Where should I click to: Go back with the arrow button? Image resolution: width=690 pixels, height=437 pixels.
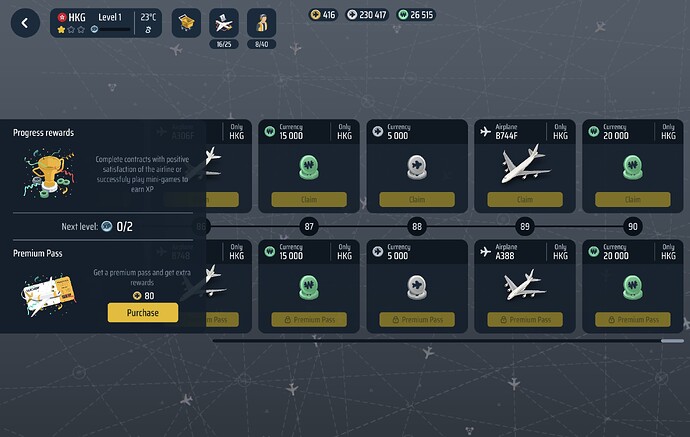click(23, 22)
